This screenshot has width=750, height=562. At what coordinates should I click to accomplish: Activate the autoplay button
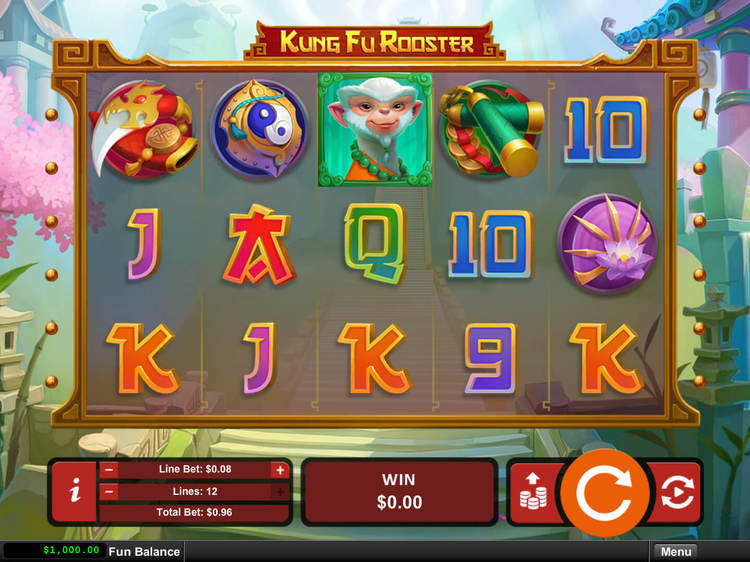coord(677,491)
